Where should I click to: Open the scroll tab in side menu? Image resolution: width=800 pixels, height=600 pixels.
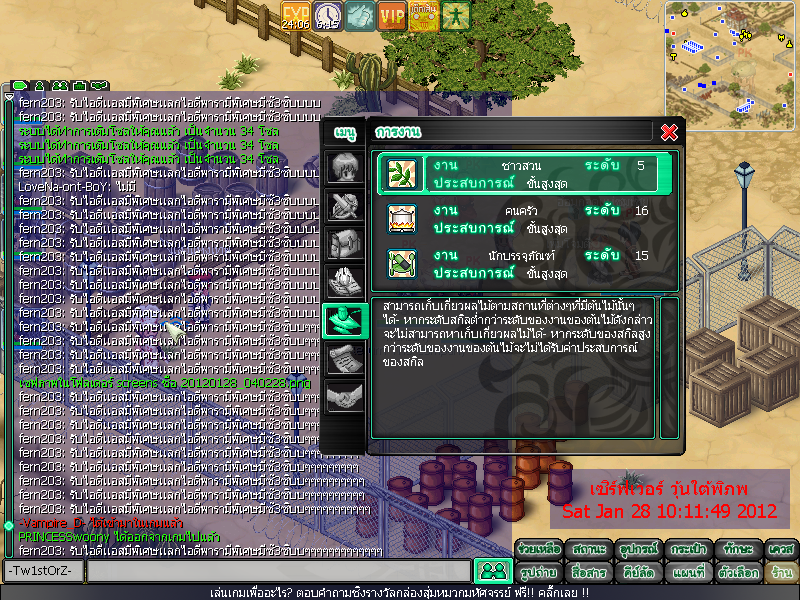tap(342, 359)
